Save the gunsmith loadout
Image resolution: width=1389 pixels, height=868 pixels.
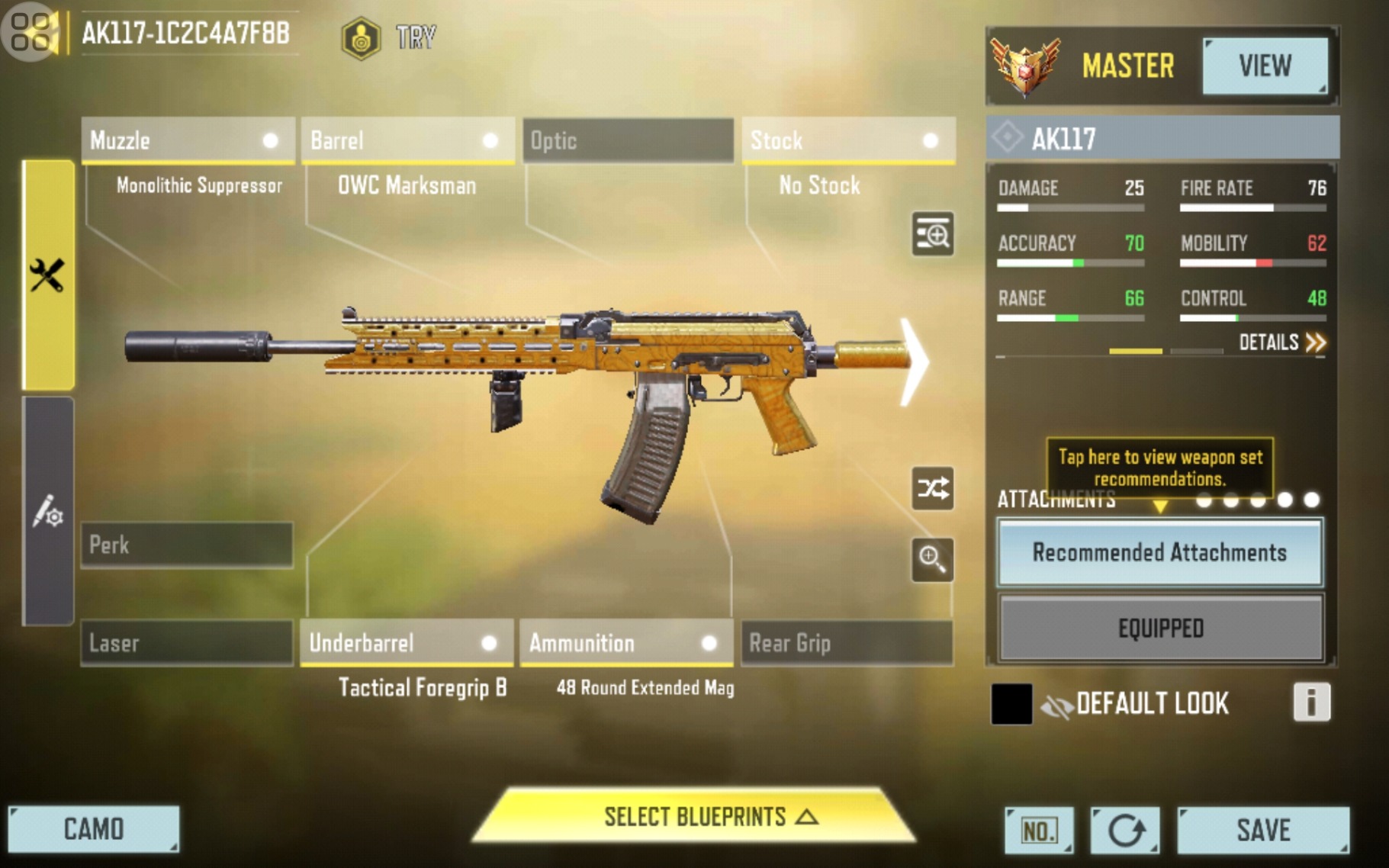pyautogui.click(x=1262, y=830)
